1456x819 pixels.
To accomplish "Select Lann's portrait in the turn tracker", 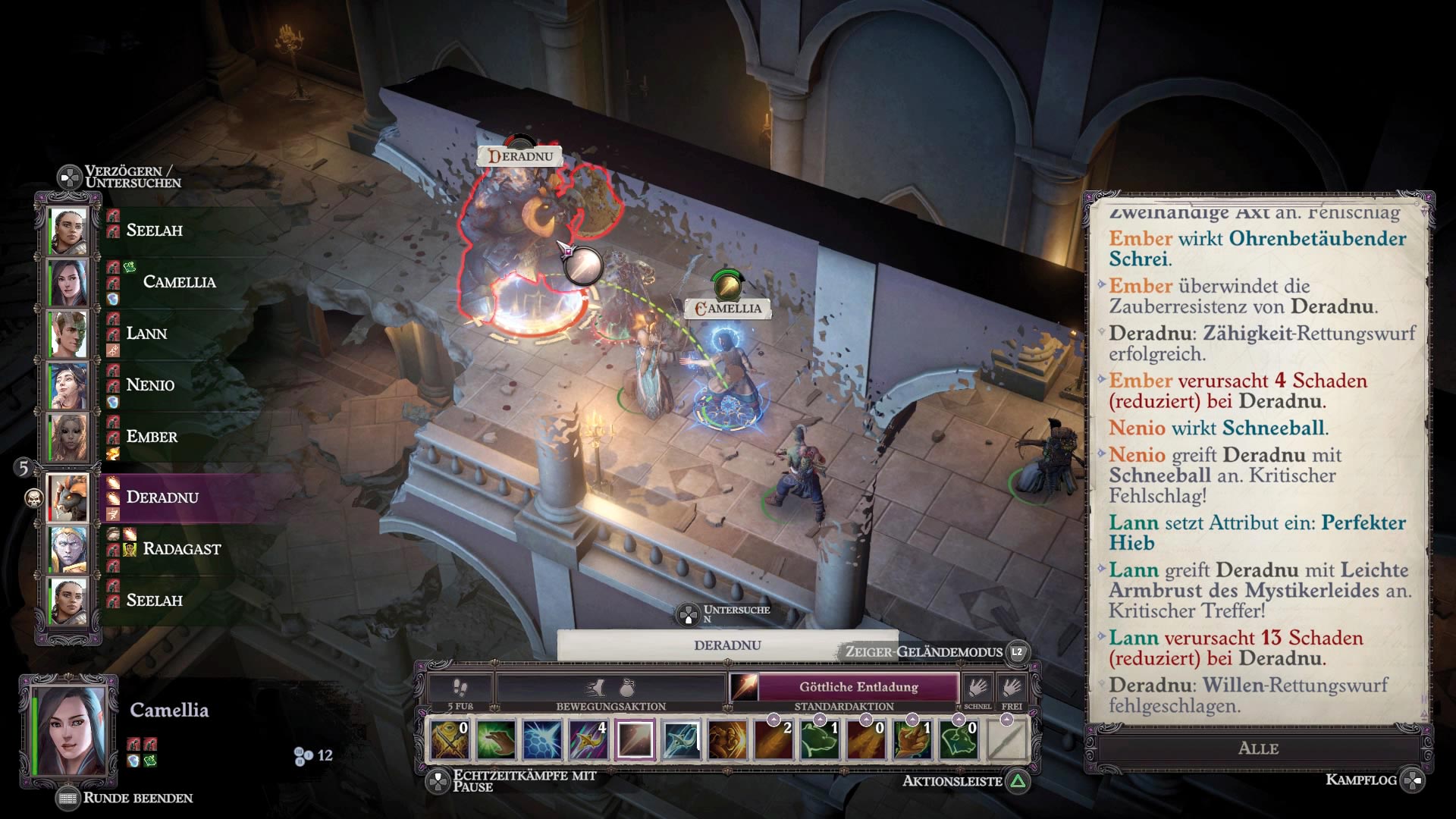I will 69,334.
